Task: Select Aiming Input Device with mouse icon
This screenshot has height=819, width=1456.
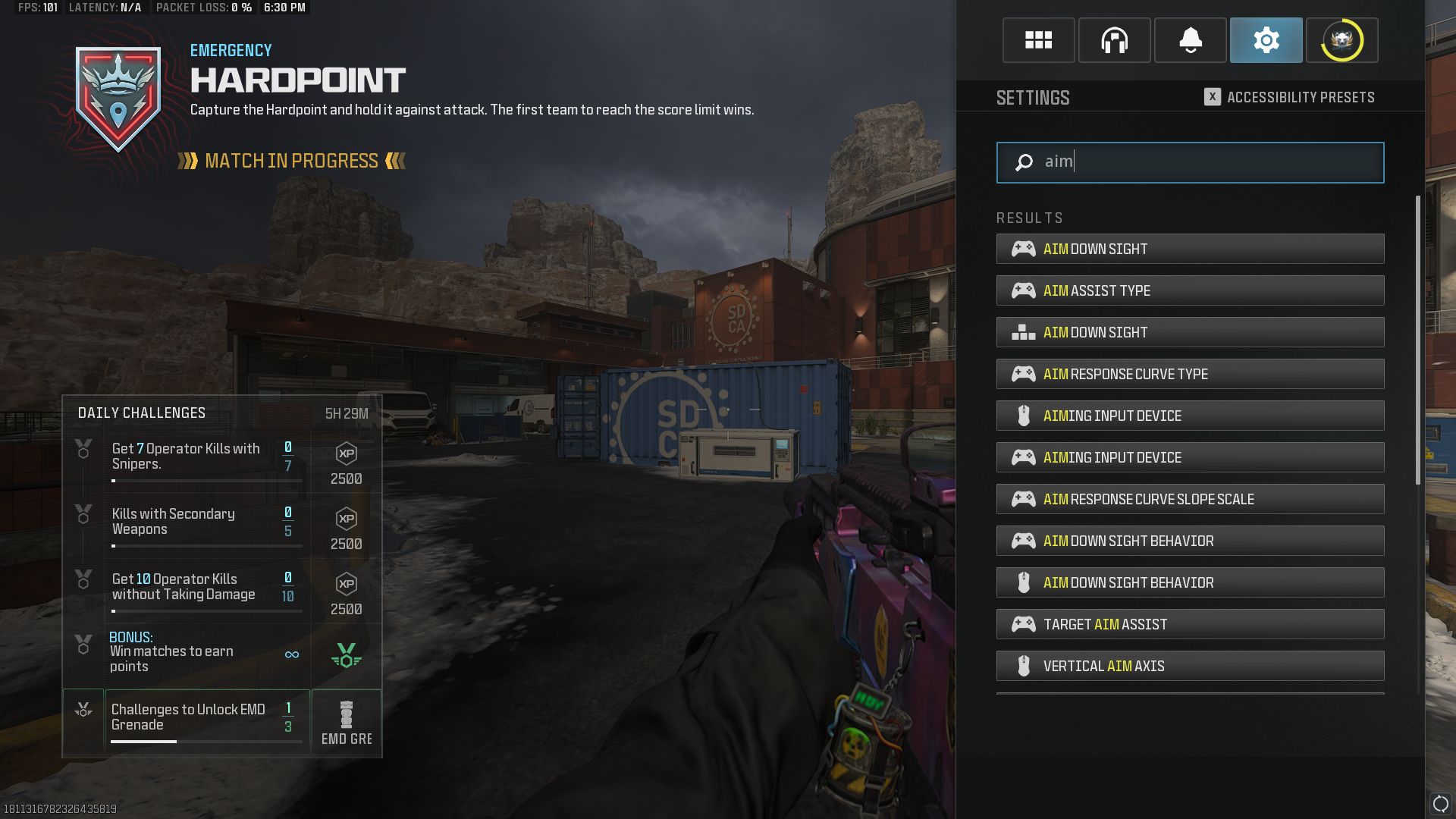Action: coord(1190,416)
